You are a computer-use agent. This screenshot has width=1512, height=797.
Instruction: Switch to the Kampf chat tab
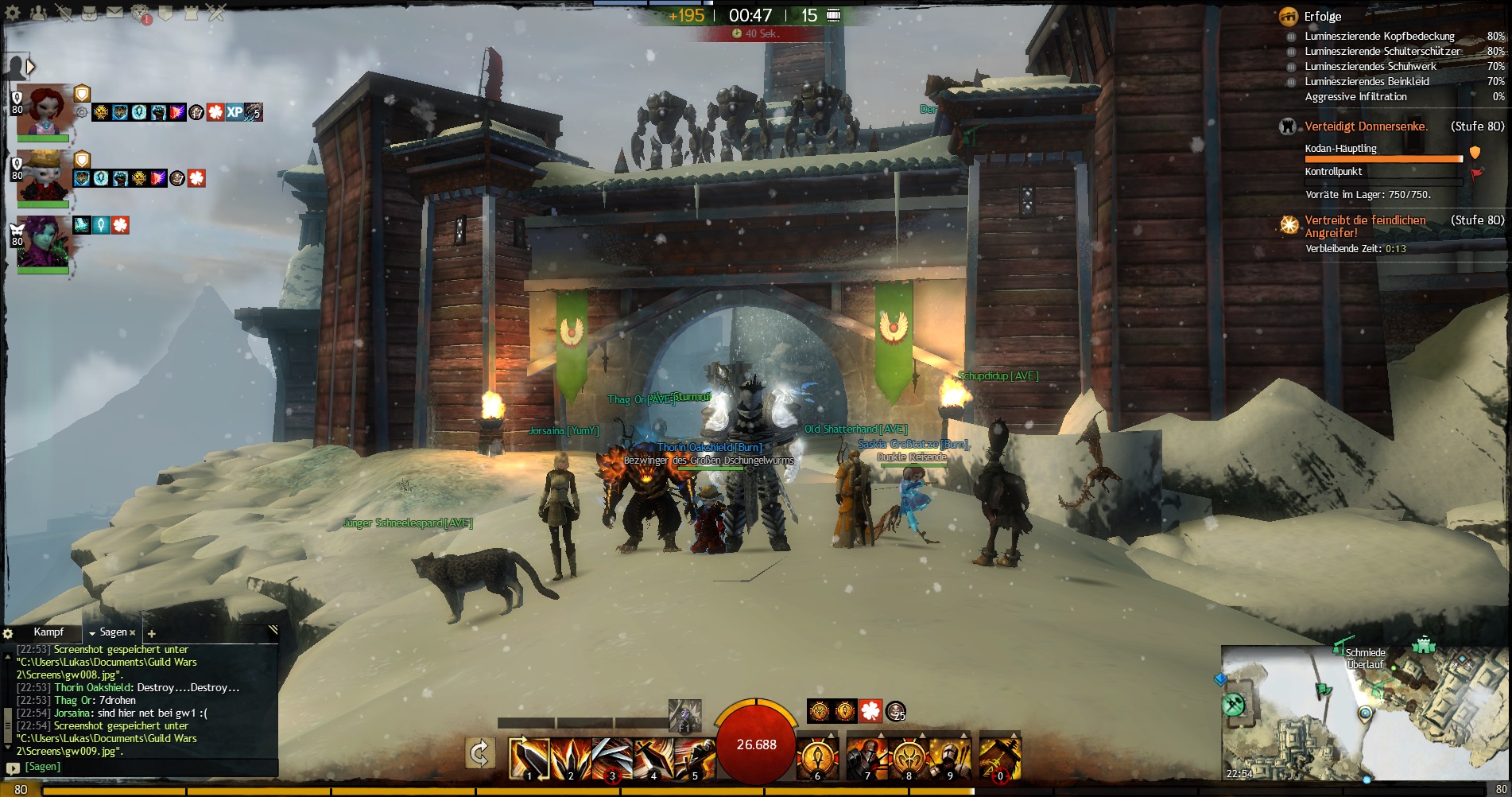click(48, 632)
